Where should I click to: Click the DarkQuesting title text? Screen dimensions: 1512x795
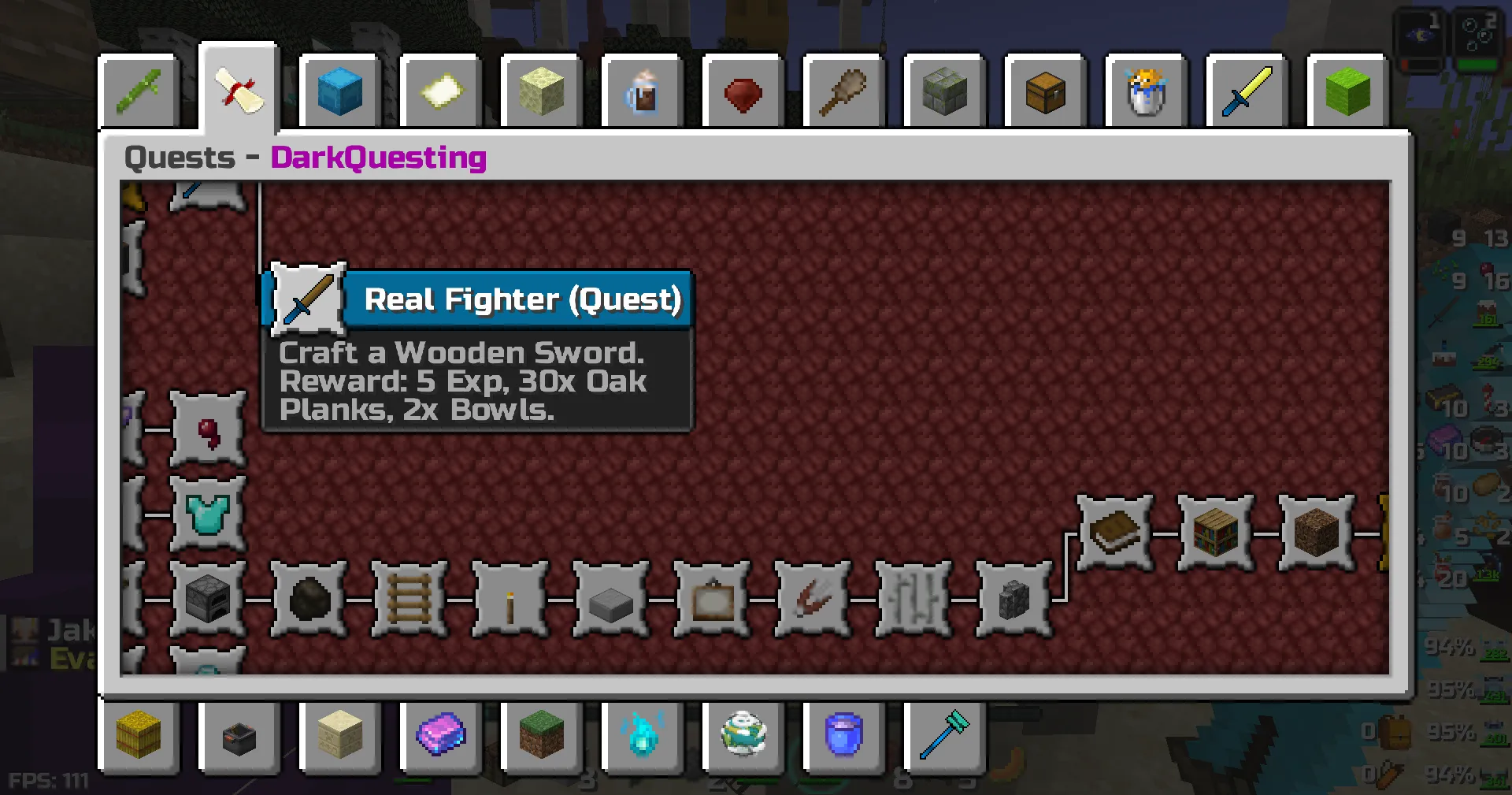click(x=378, y=158)
